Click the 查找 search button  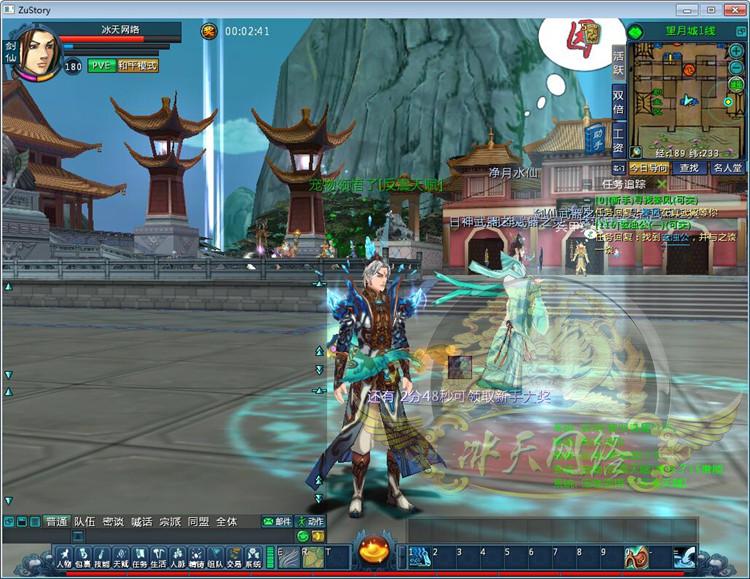click(x=688, y=168)
